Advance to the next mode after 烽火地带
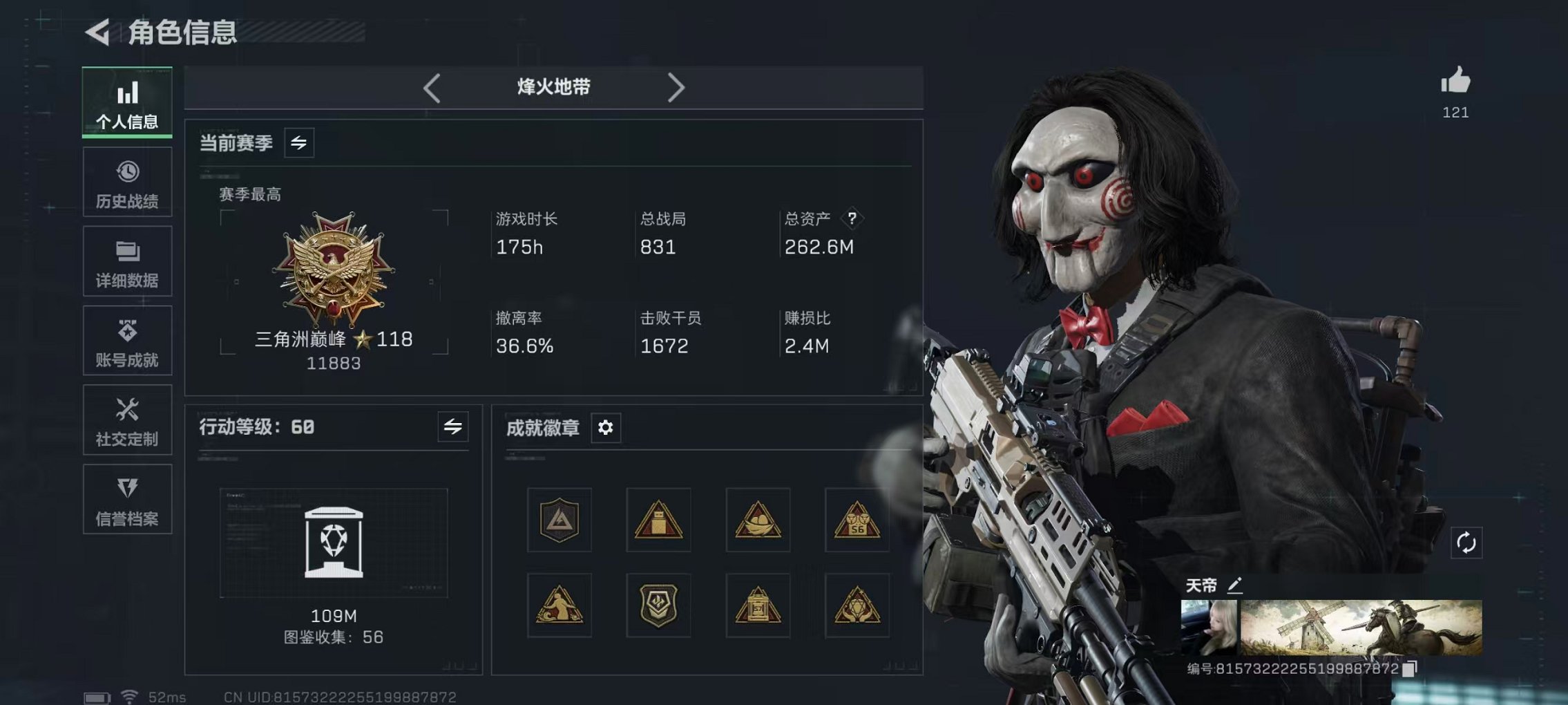This screenshot has width=1568, height=705. click(x=677, y=87)
